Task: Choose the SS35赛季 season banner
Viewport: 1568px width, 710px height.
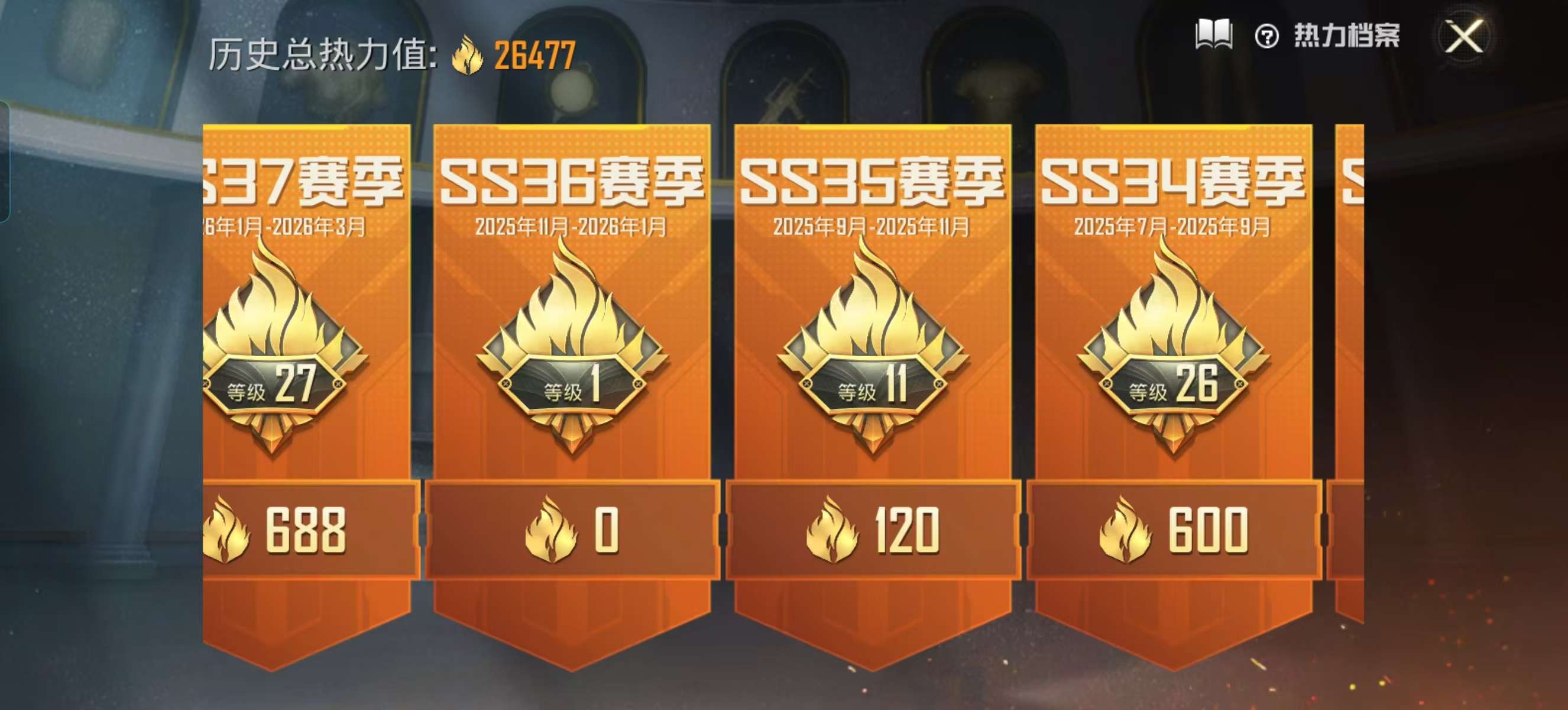Action: 872,365
